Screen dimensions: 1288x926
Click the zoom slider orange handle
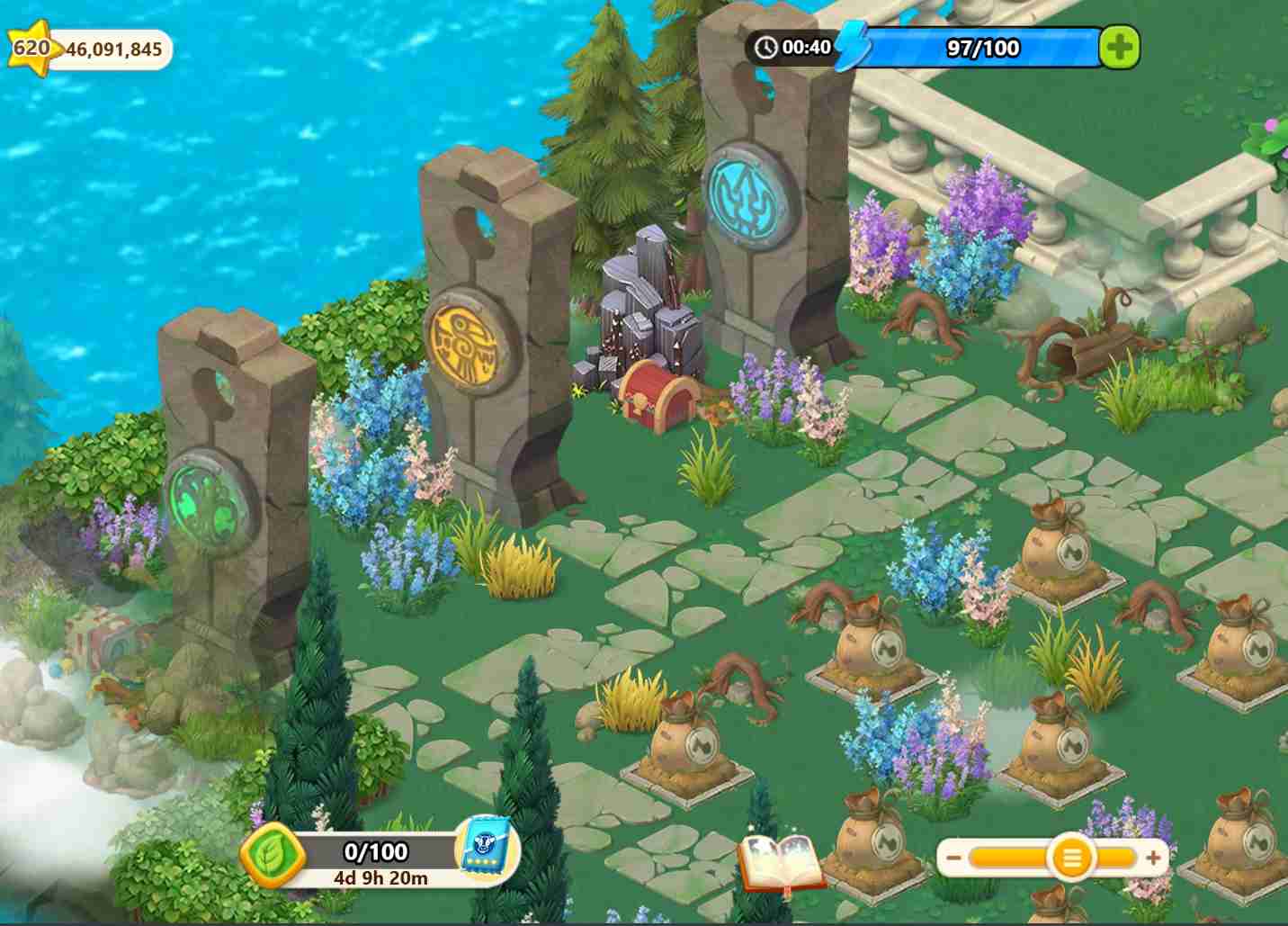click(x=1071, y=858)
